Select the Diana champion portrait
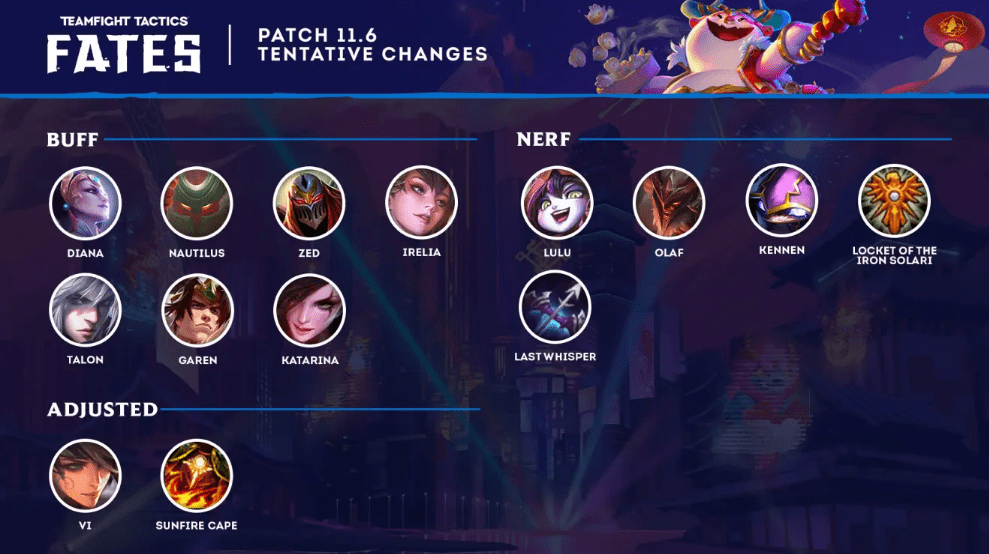This screenshot has height=554, width=989. [x=85, y=203]
